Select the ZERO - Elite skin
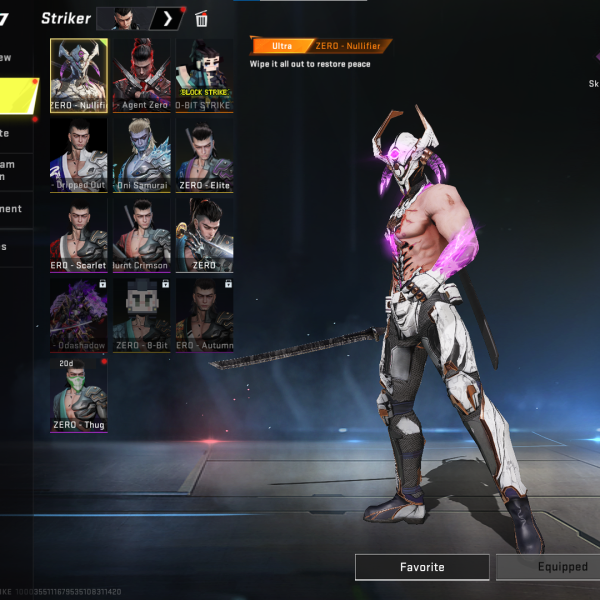This screenshot has height=600, width=600. (x=205, y=155)
